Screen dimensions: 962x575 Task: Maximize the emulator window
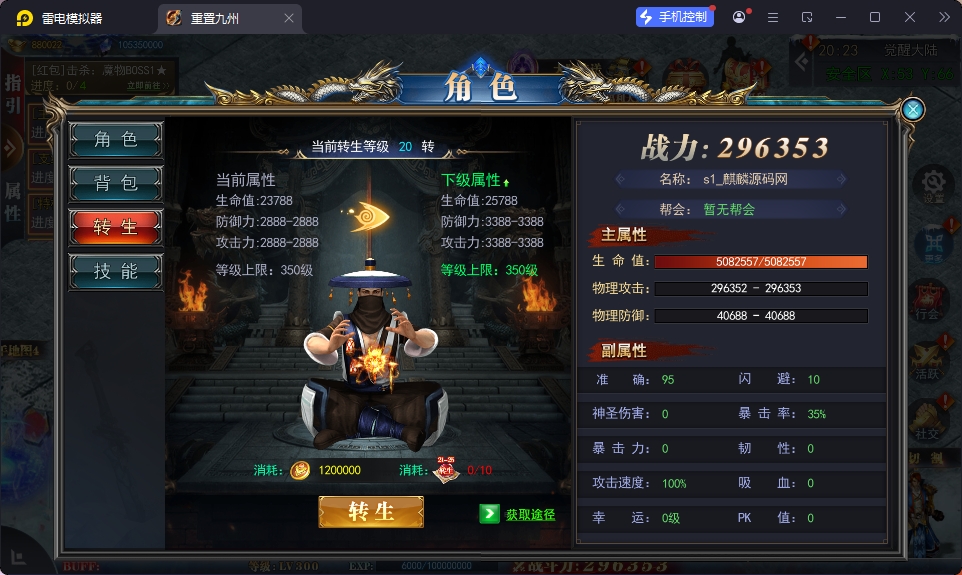tap(875, 17)
